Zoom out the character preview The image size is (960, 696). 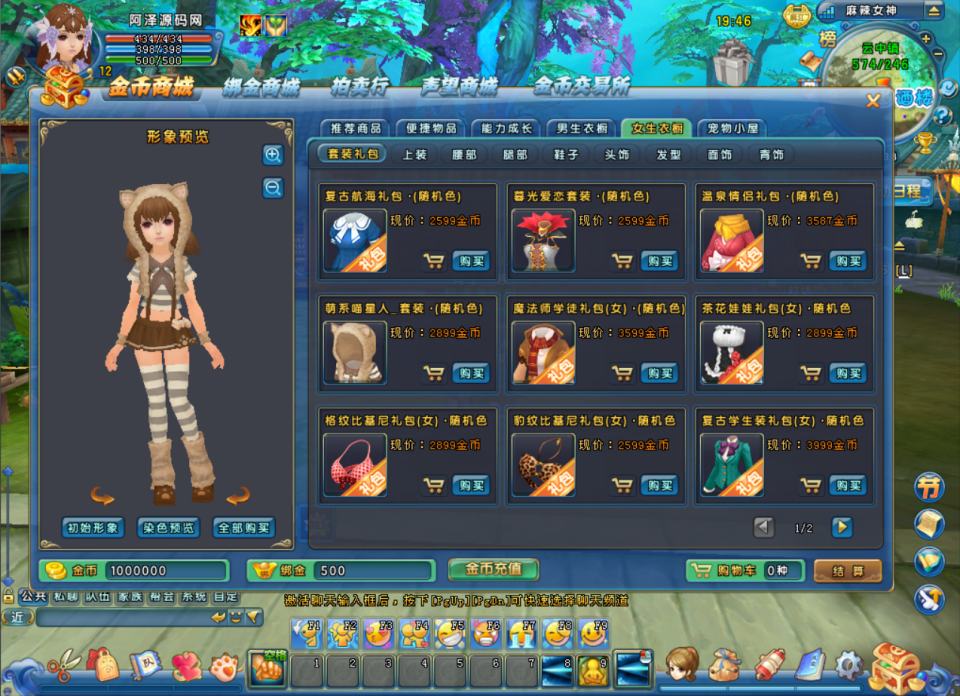point(273,187)
